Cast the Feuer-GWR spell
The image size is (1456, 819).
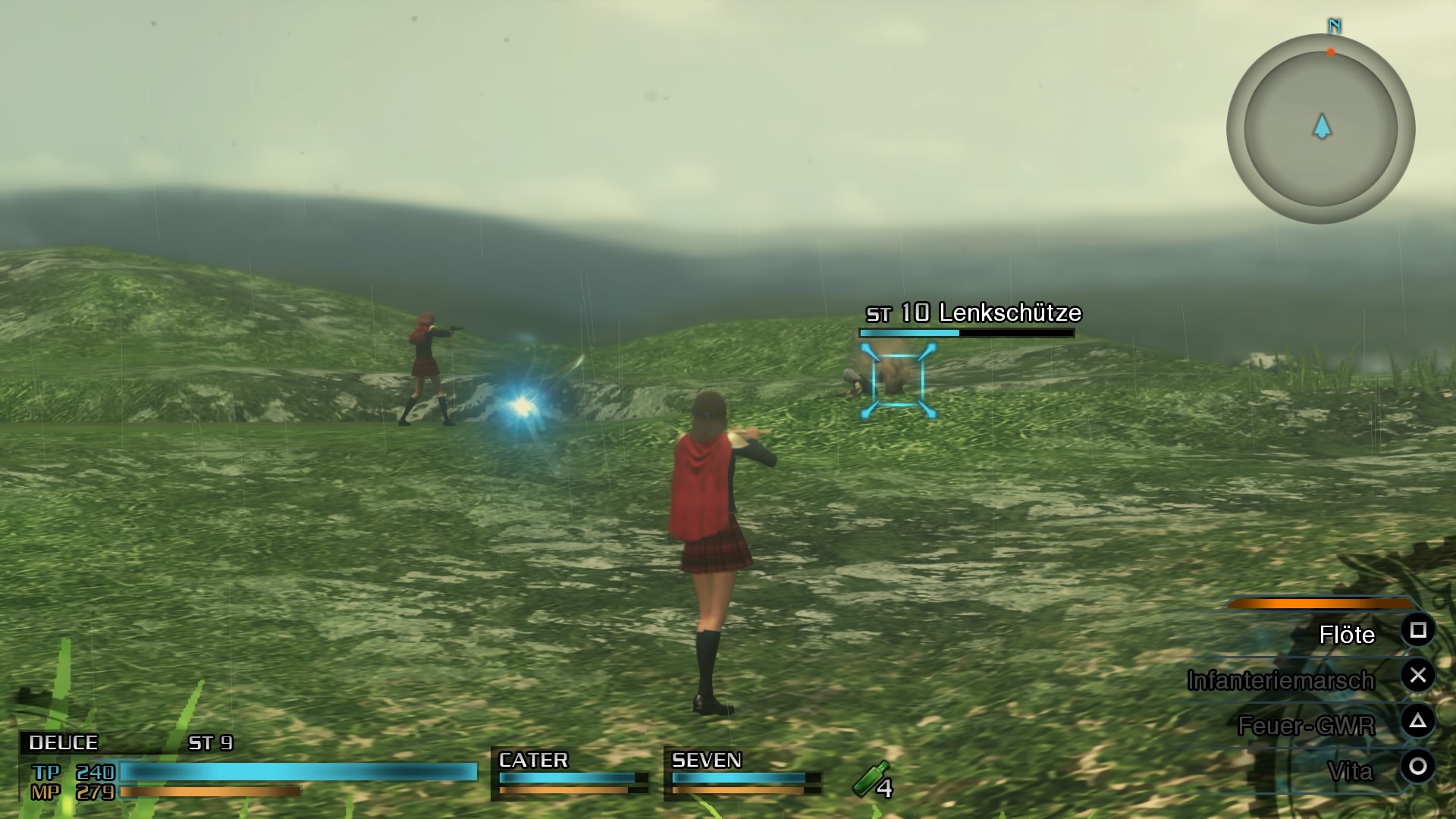[x=1306, y=726]
